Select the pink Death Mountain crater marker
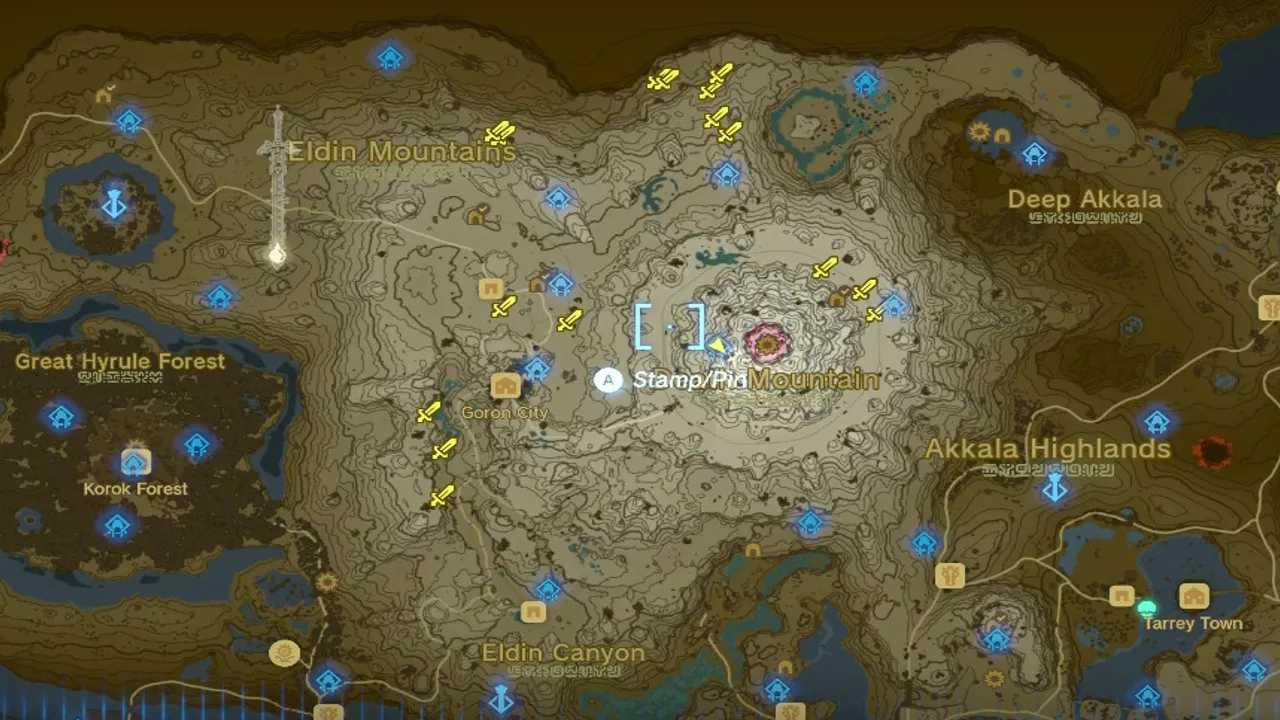1280x720 pixels. coord(767,344)
